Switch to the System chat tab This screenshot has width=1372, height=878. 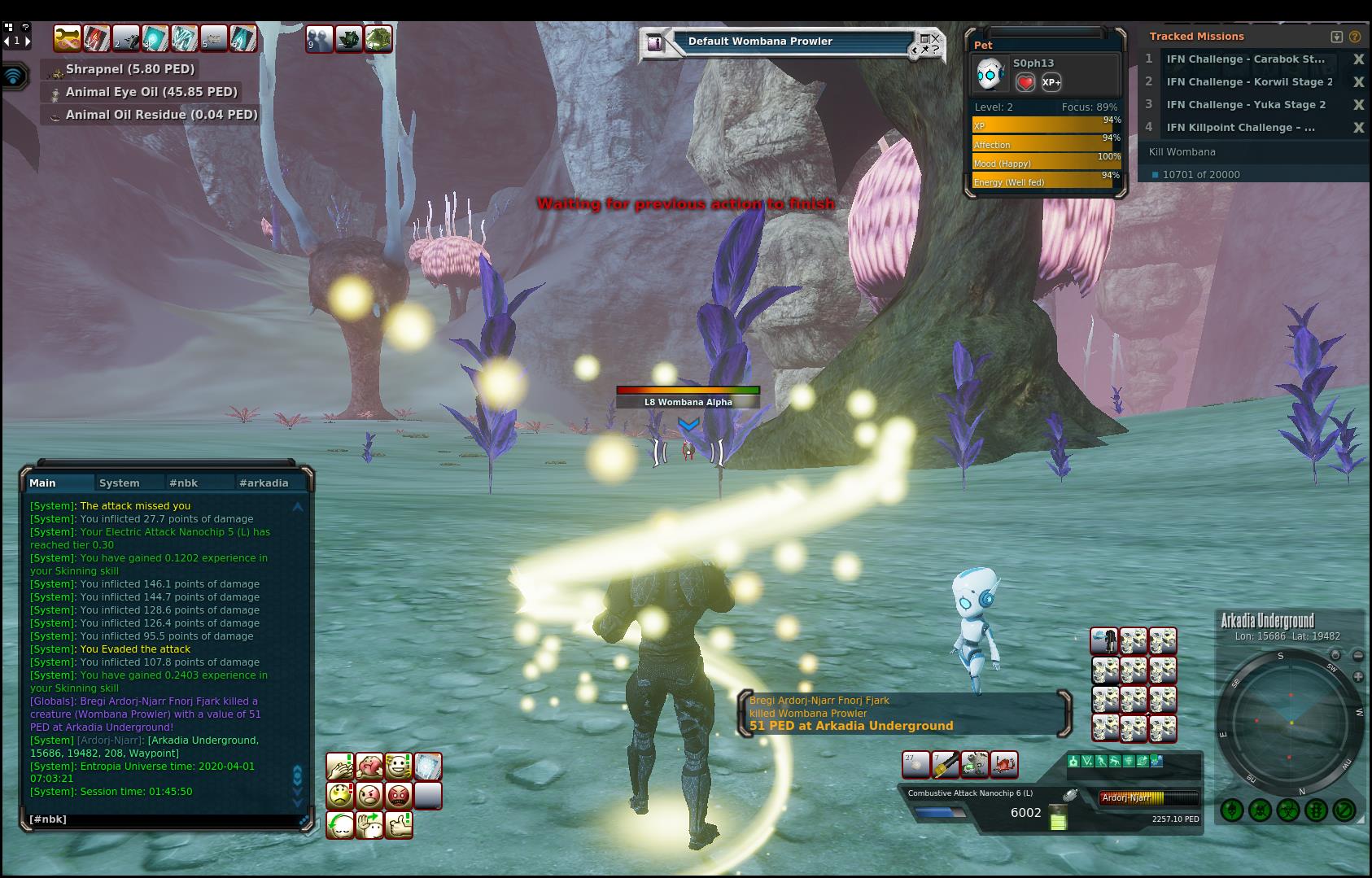[119, 483]
